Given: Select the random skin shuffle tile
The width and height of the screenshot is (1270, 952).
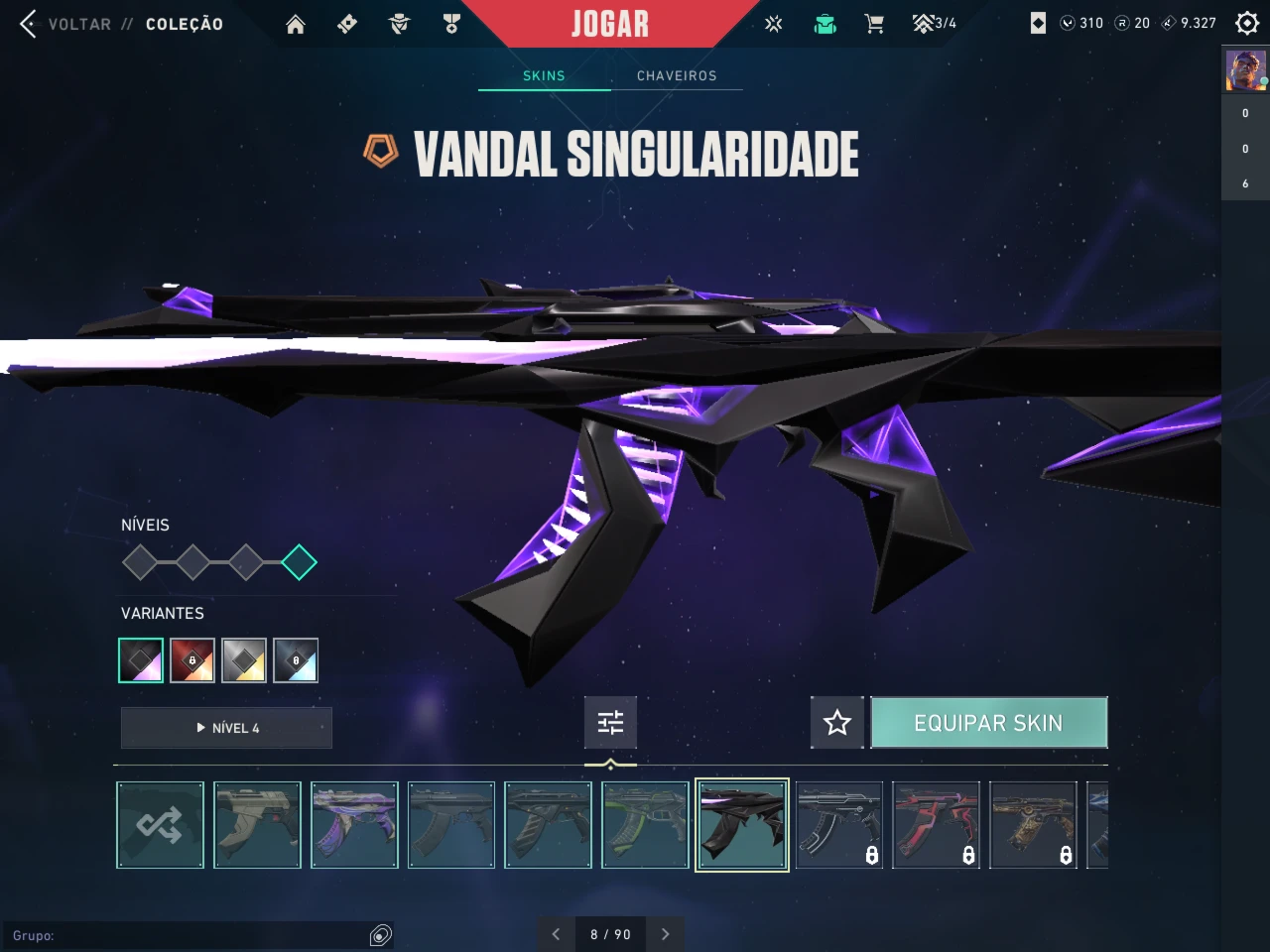Looking at the screenshot, I should pos(160,825).
